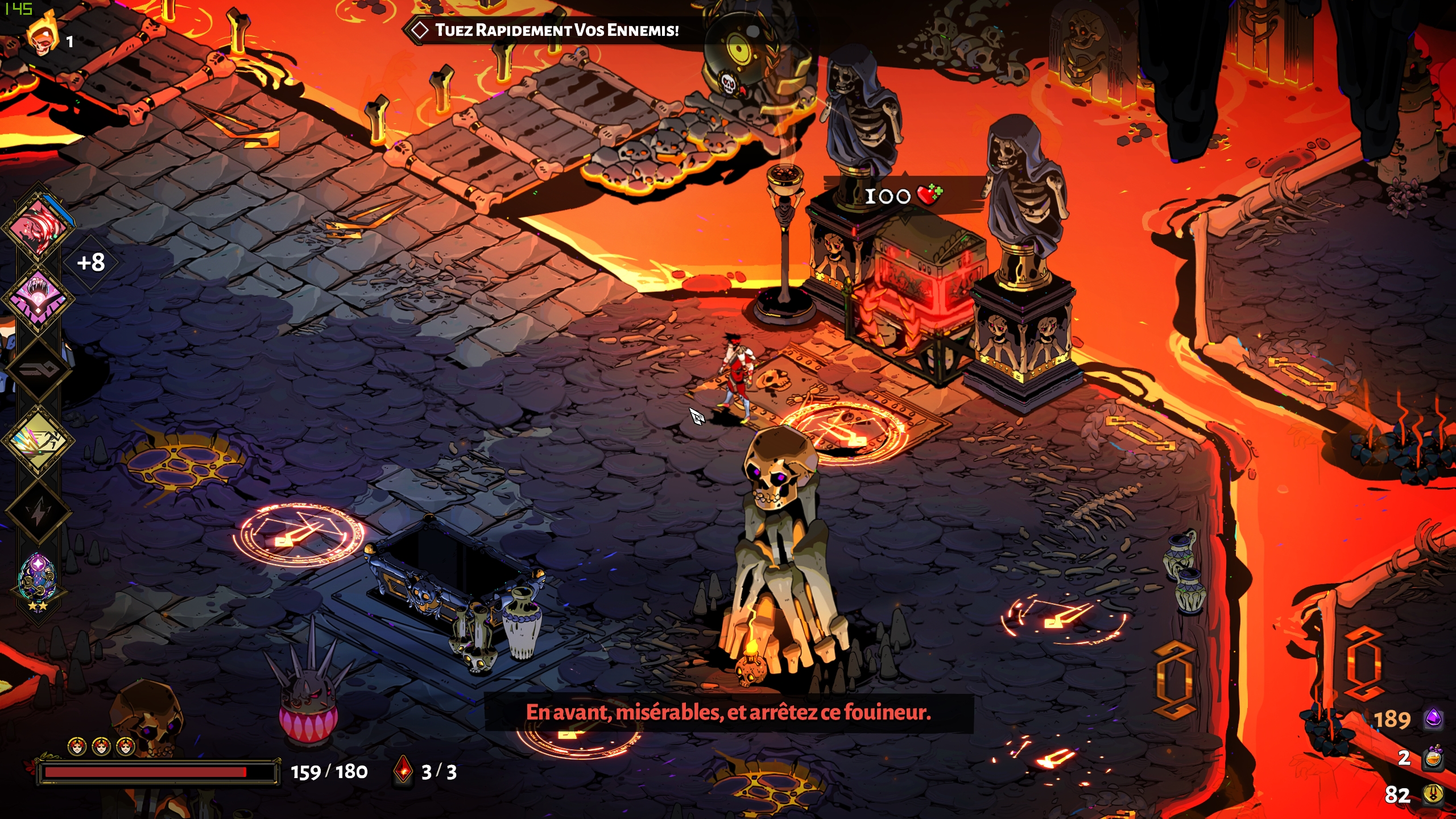
Task: Click the purple darkness gem currency icon
Action: click(x=1433, y=719)
